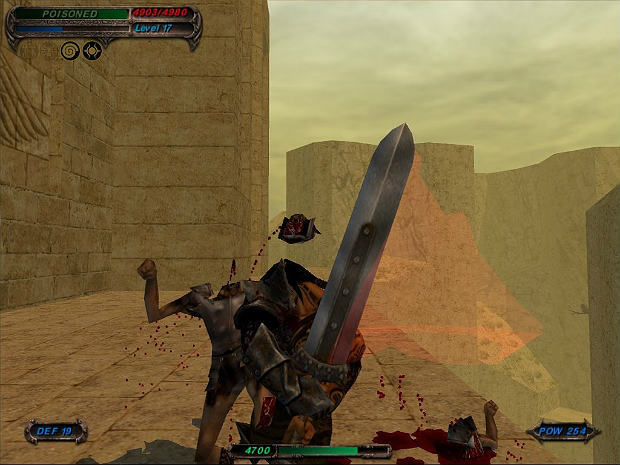Select the ring-shaped status icon
The image size is (620, 465).
(92, 50)
